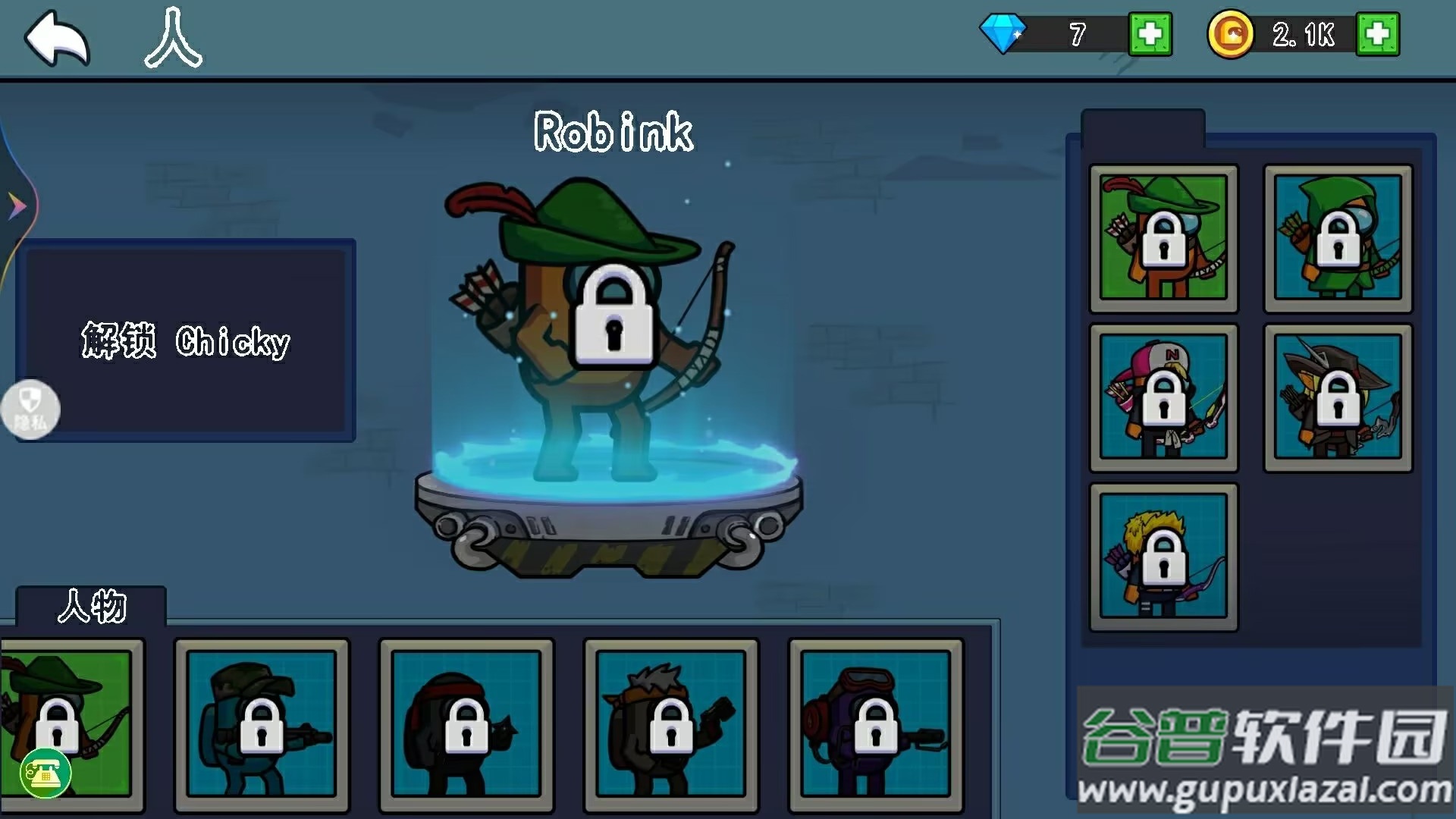Viewport: 1456px width, 819px height.
Task: Expand the side drawer arrow
Action: pos(17,206)
